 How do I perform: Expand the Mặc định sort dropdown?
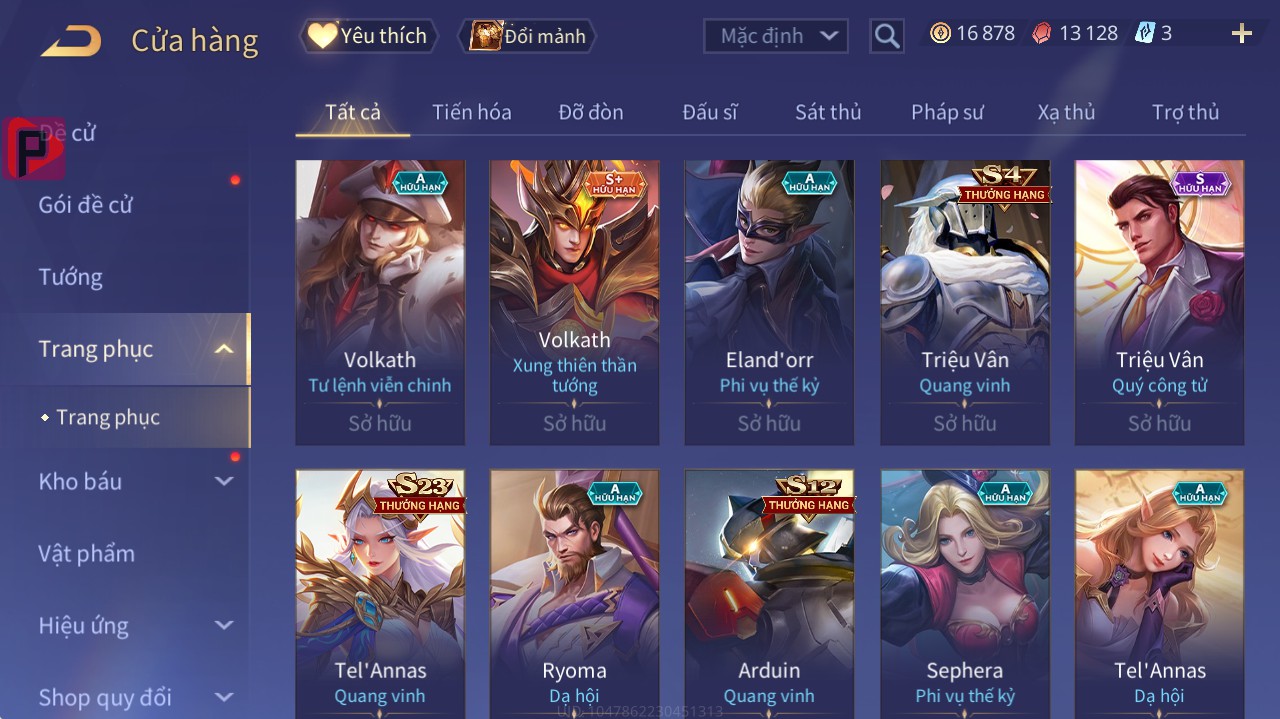(776, 36)
